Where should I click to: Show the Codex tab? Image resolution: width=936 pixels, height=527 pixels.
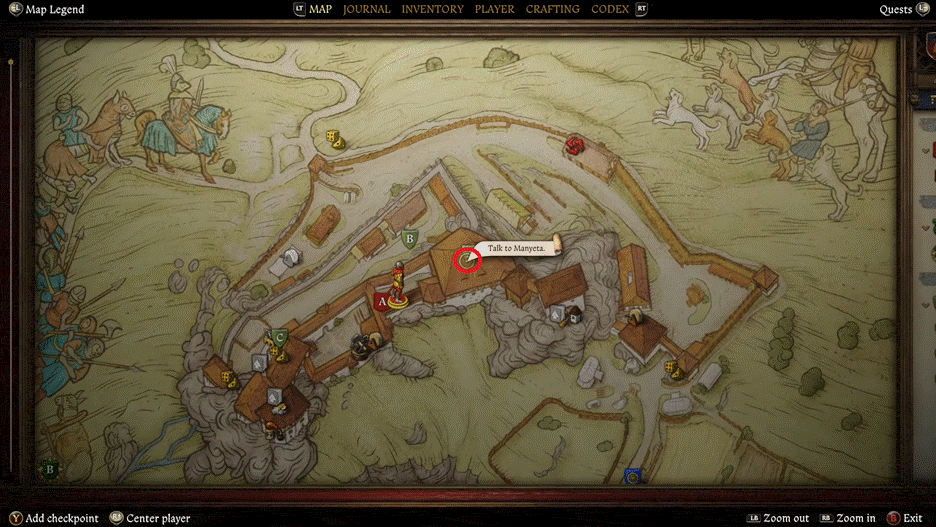pos(610,9)
